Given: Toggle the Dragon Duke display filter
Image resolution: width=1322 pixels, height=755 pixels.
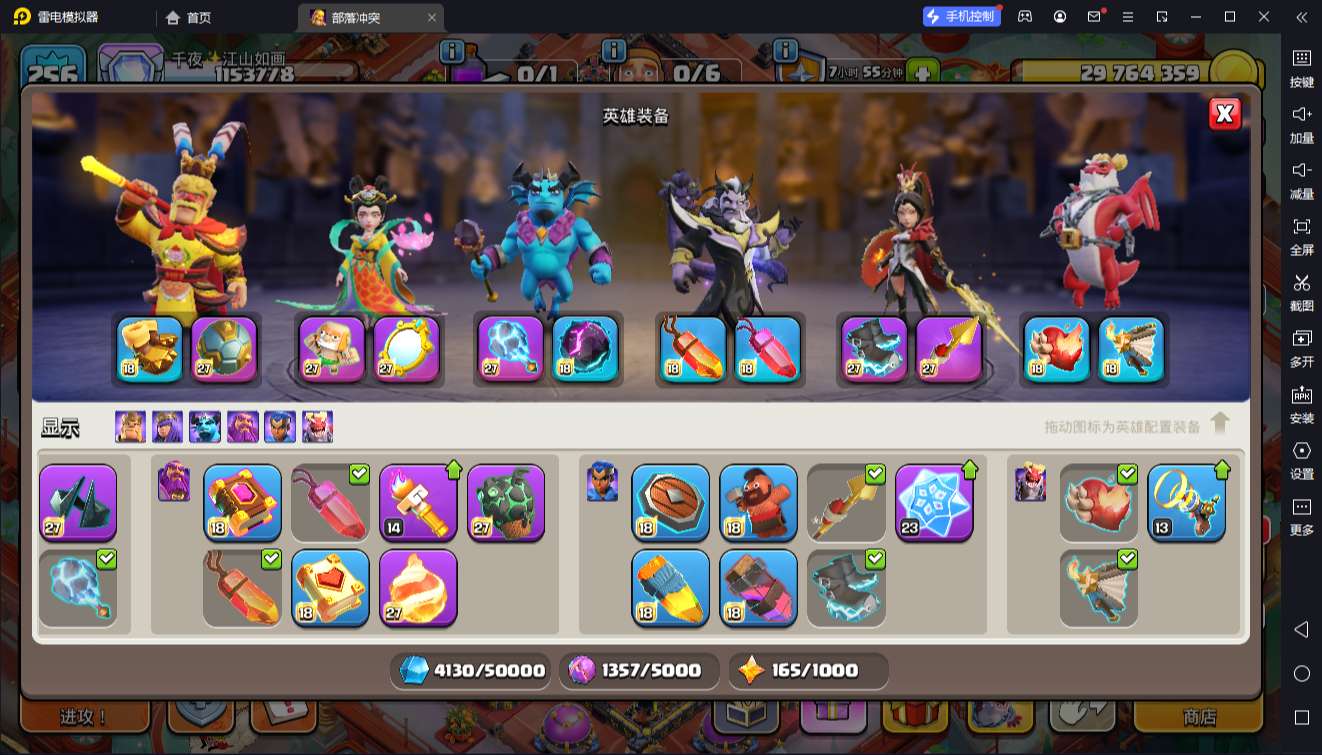Looking at the screenshot, I should point(318,427).
